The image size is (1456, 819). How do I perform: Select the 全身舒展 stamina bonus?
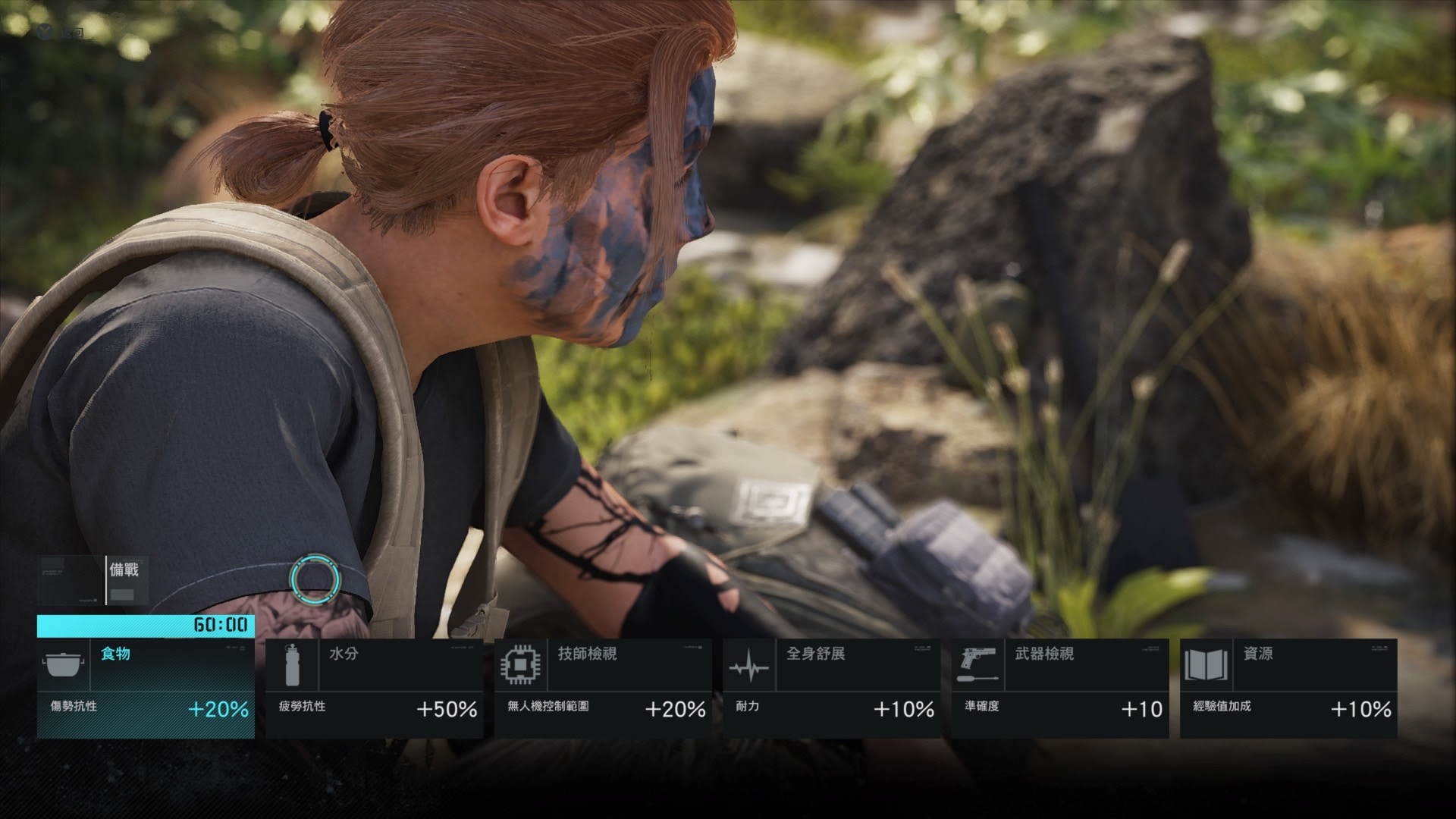[831, 688]
